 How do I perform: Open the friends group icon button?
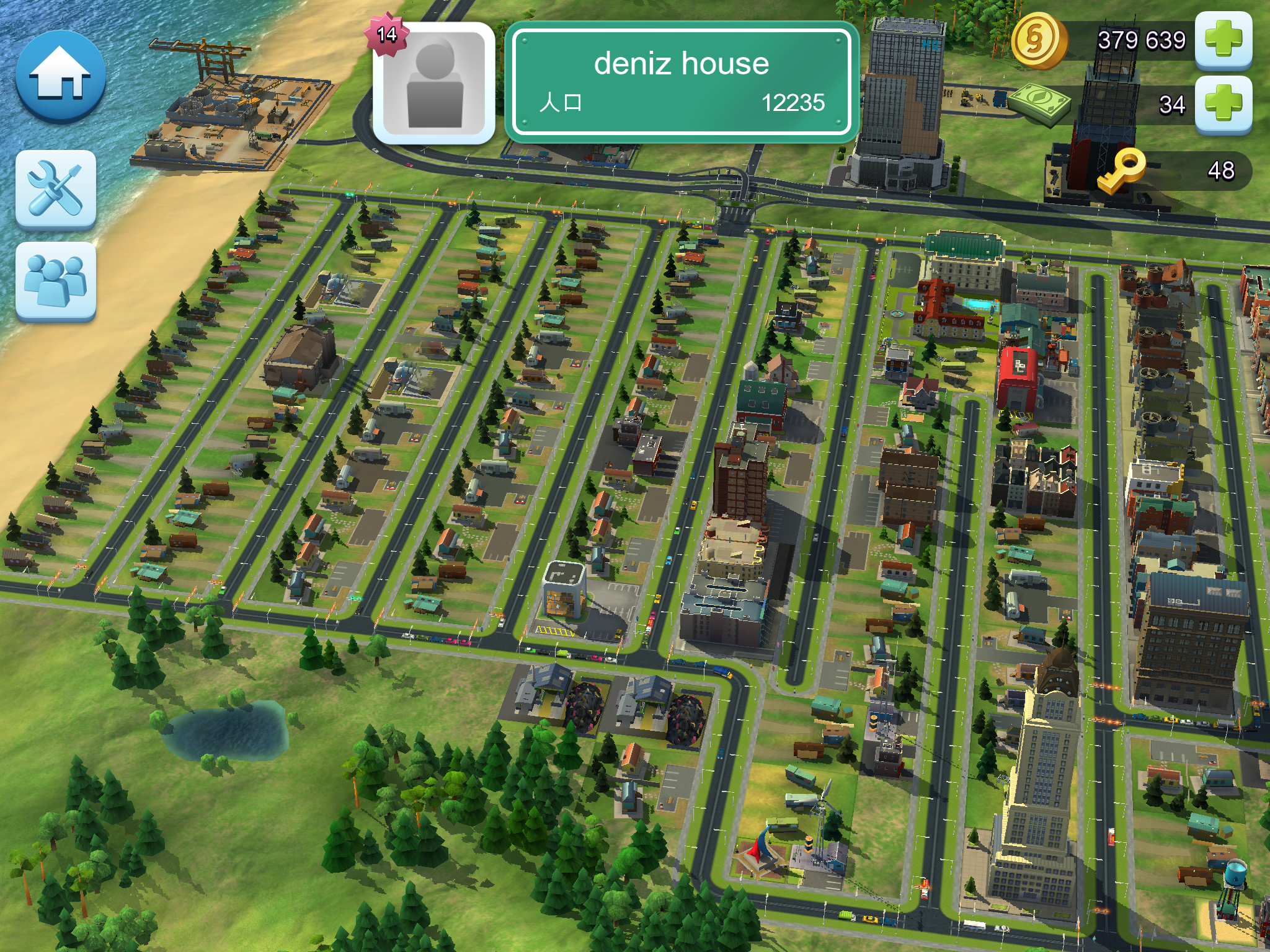tap(56, 281)
